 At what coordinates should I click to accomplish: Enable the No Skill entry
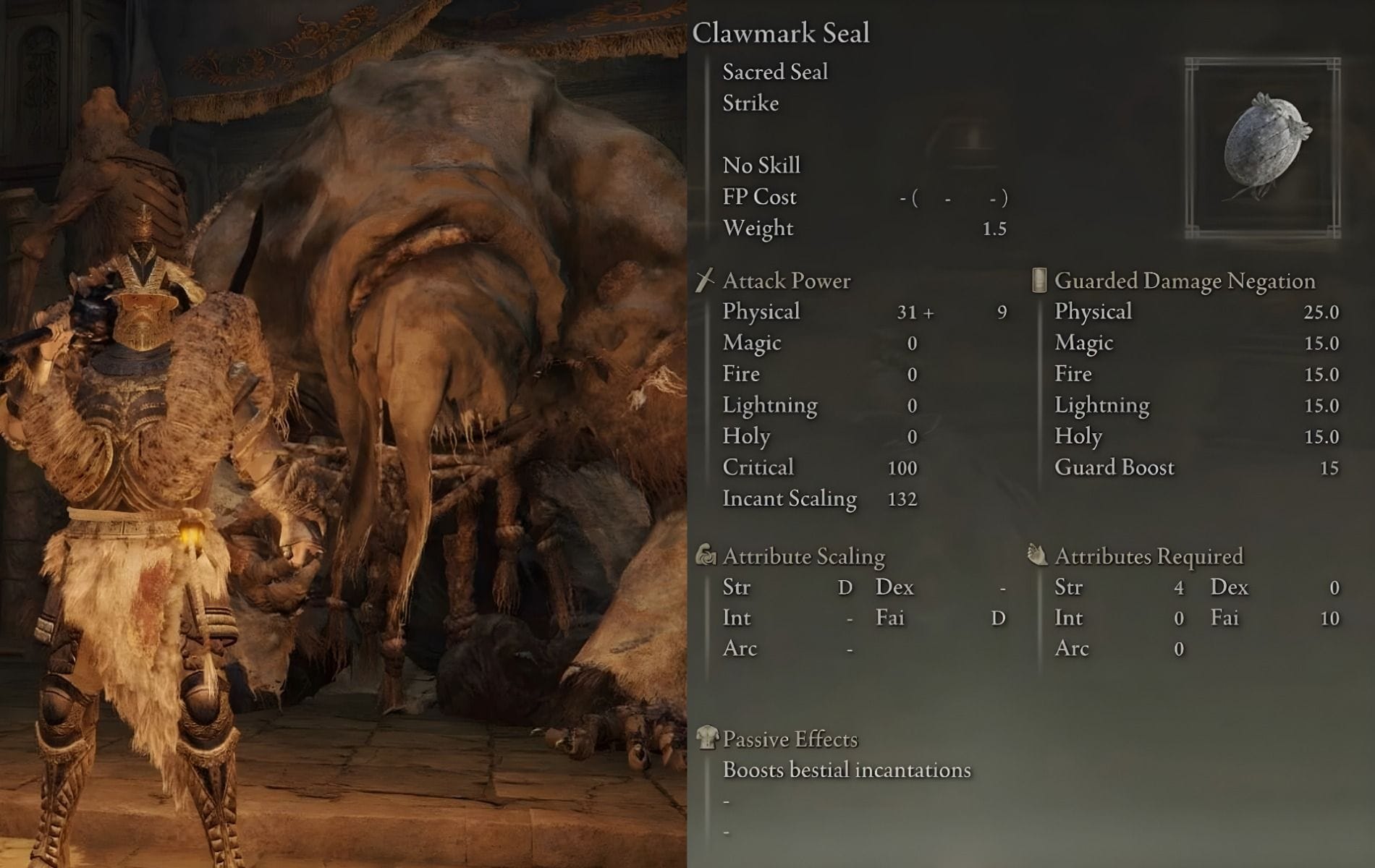(x=761, y=165)
